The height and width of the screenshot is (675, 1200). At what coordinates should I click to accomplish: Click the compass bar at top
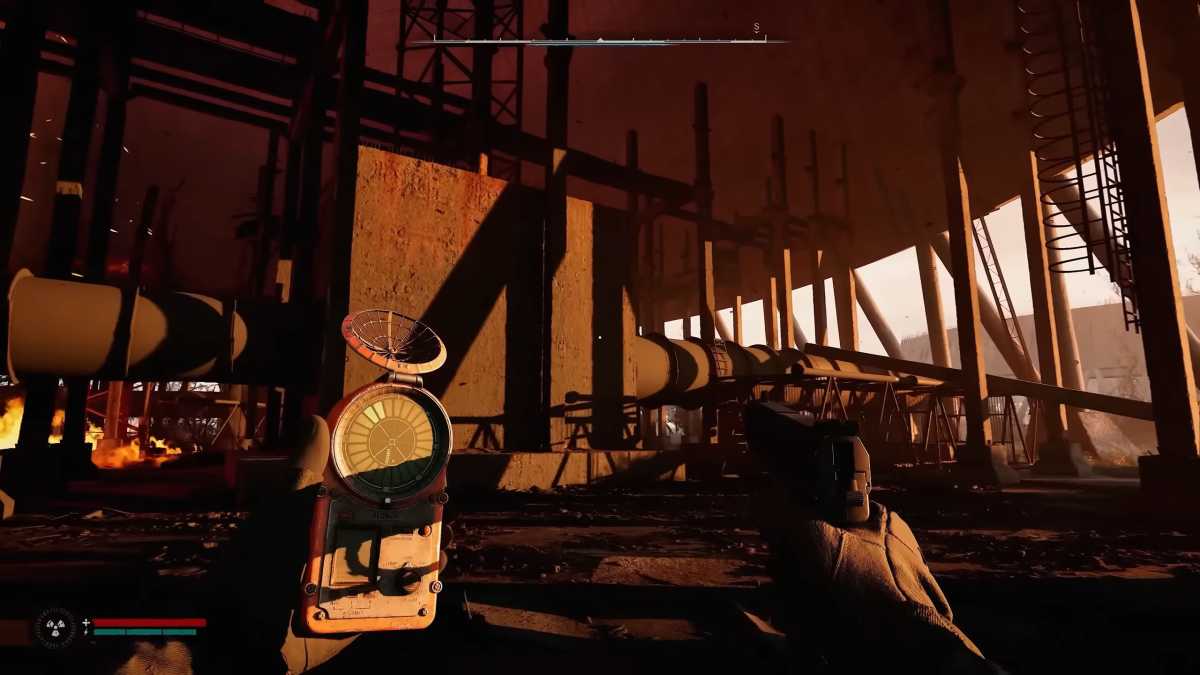point(600,41)
